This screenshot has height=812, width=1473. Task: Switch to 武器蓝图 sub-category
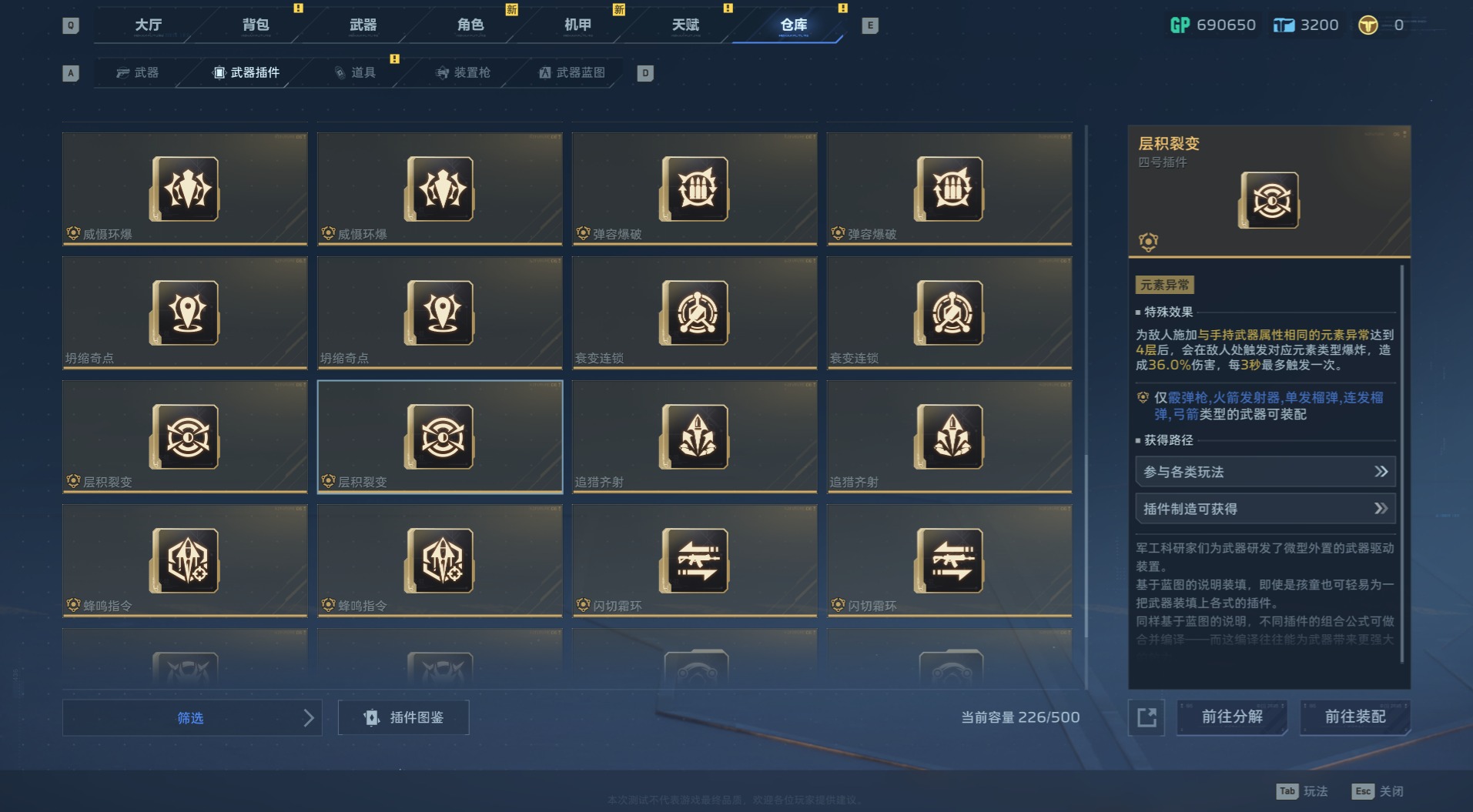point(572,72)
